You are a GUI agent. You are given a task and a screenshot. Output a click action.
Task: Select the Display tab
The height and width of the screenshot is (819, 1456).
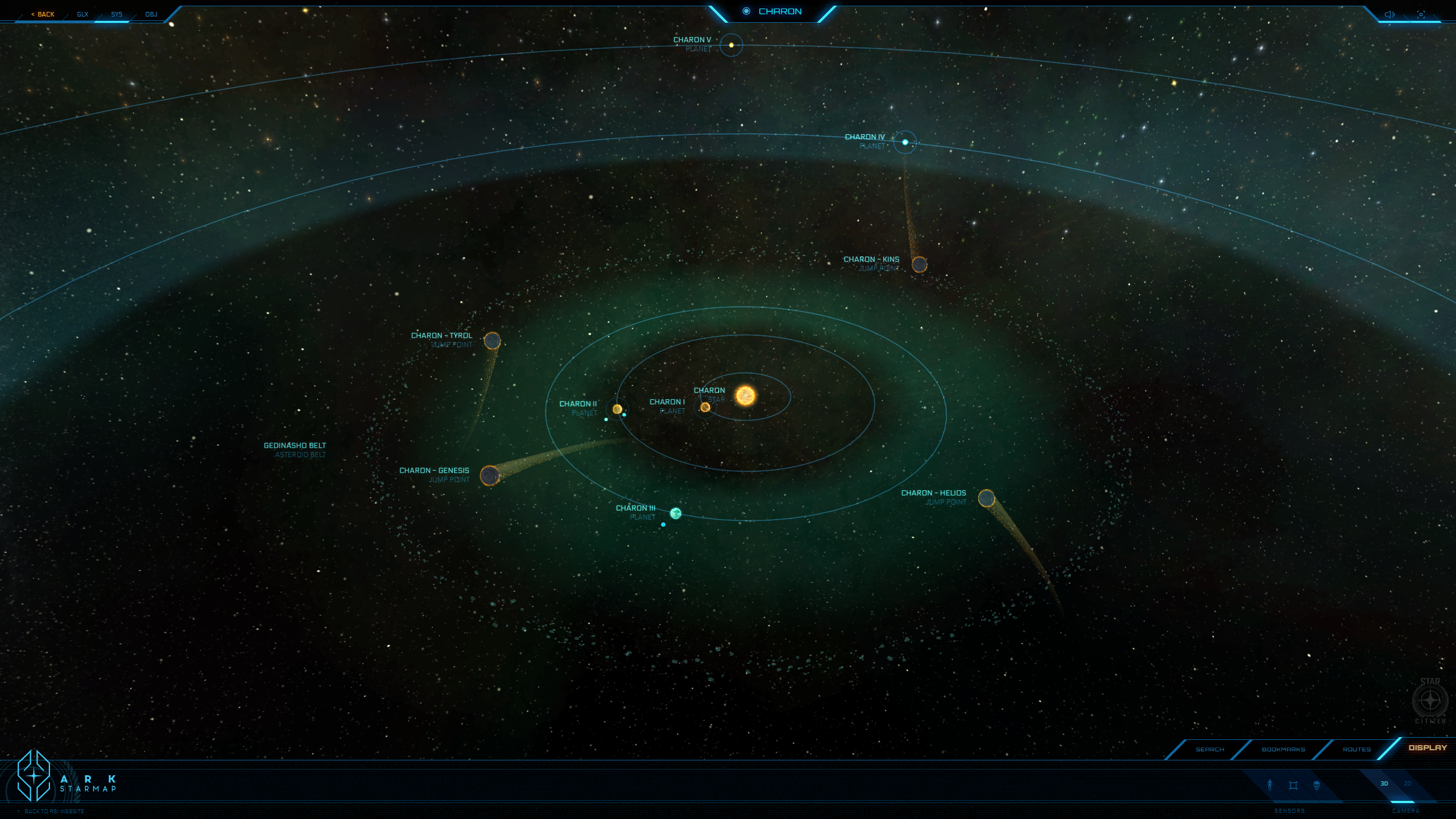1427,748
